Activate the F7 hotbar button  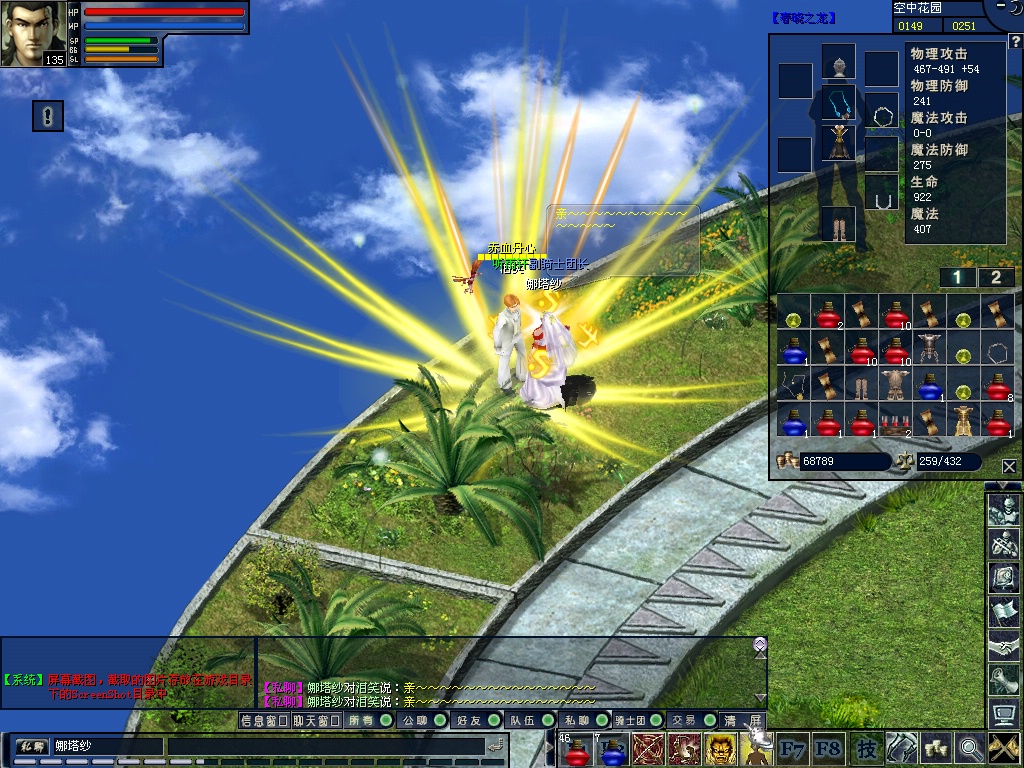[793, 748]
